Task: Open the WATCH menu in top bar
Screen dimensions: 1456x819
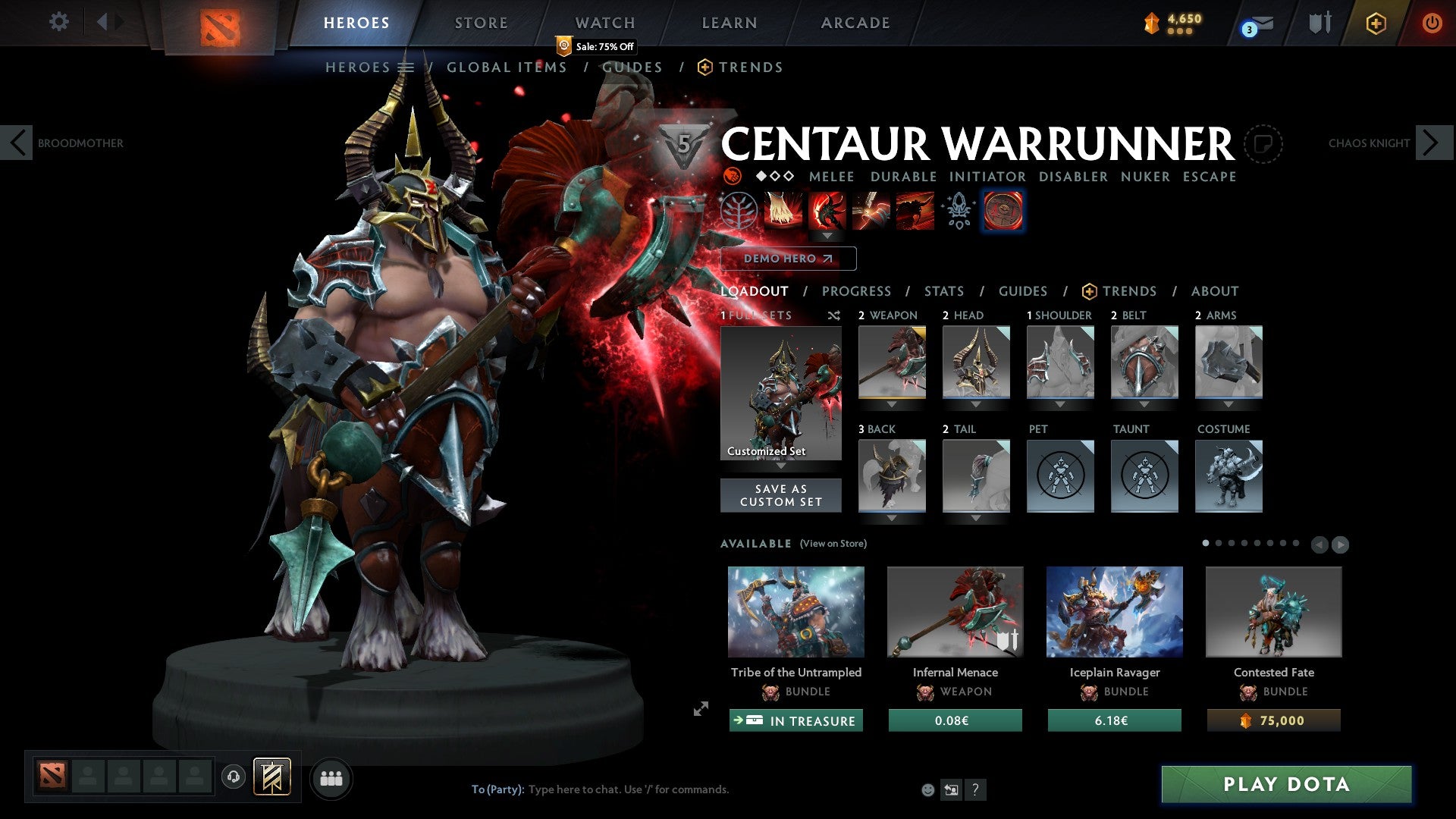Action: 604,23
